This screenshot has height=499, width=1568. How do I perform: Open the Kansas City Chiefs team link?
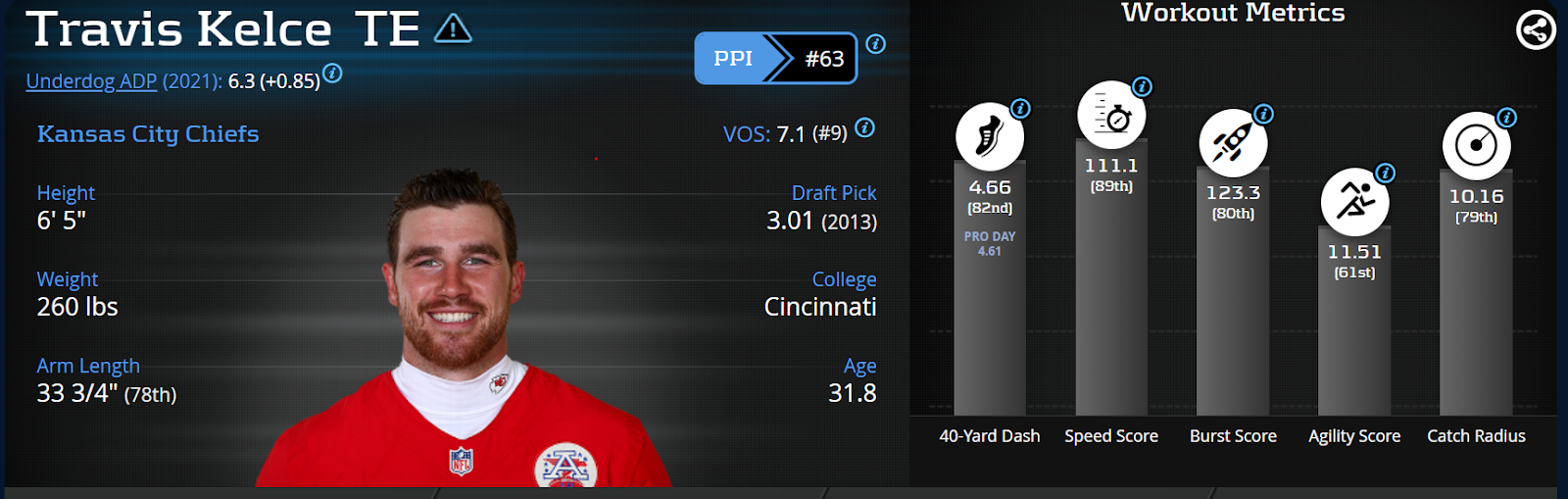[x=148, y=134]
